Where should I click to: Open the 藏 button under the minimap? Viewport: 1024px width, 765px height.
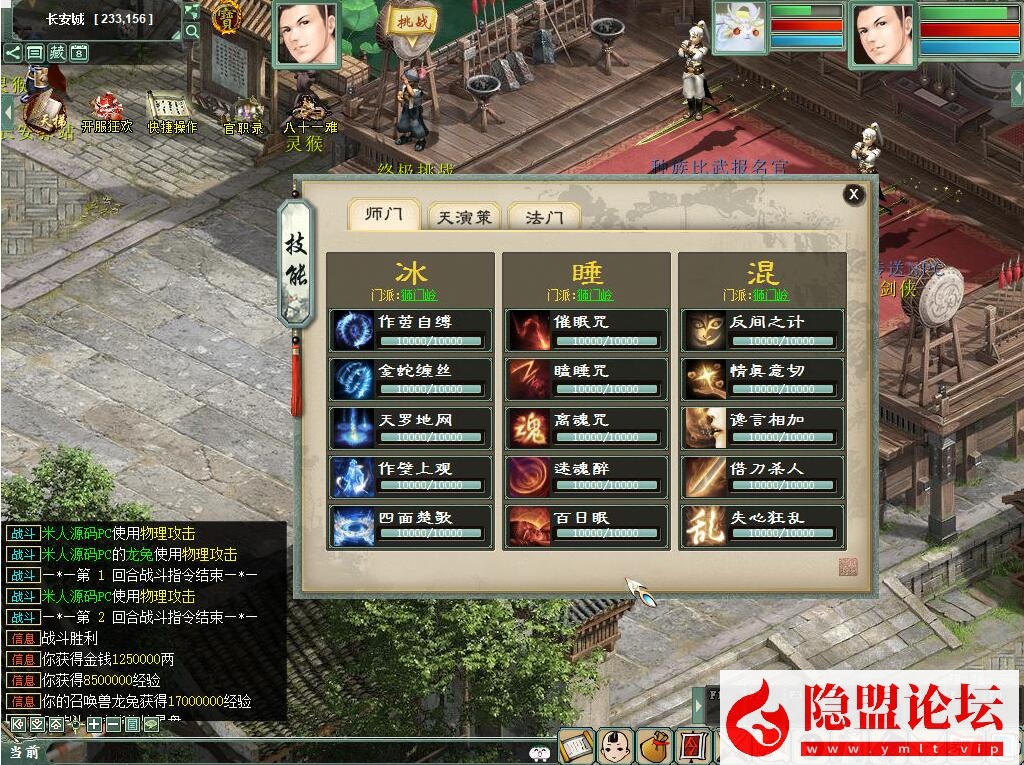[57, 52]
